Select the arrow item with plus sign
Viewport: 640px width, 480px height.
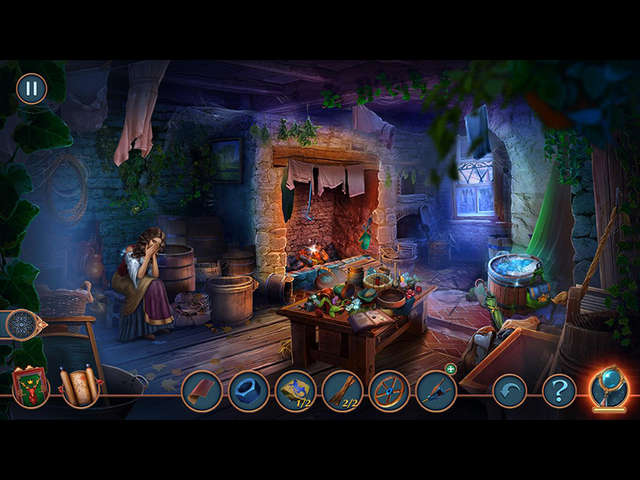click(436, 391)
